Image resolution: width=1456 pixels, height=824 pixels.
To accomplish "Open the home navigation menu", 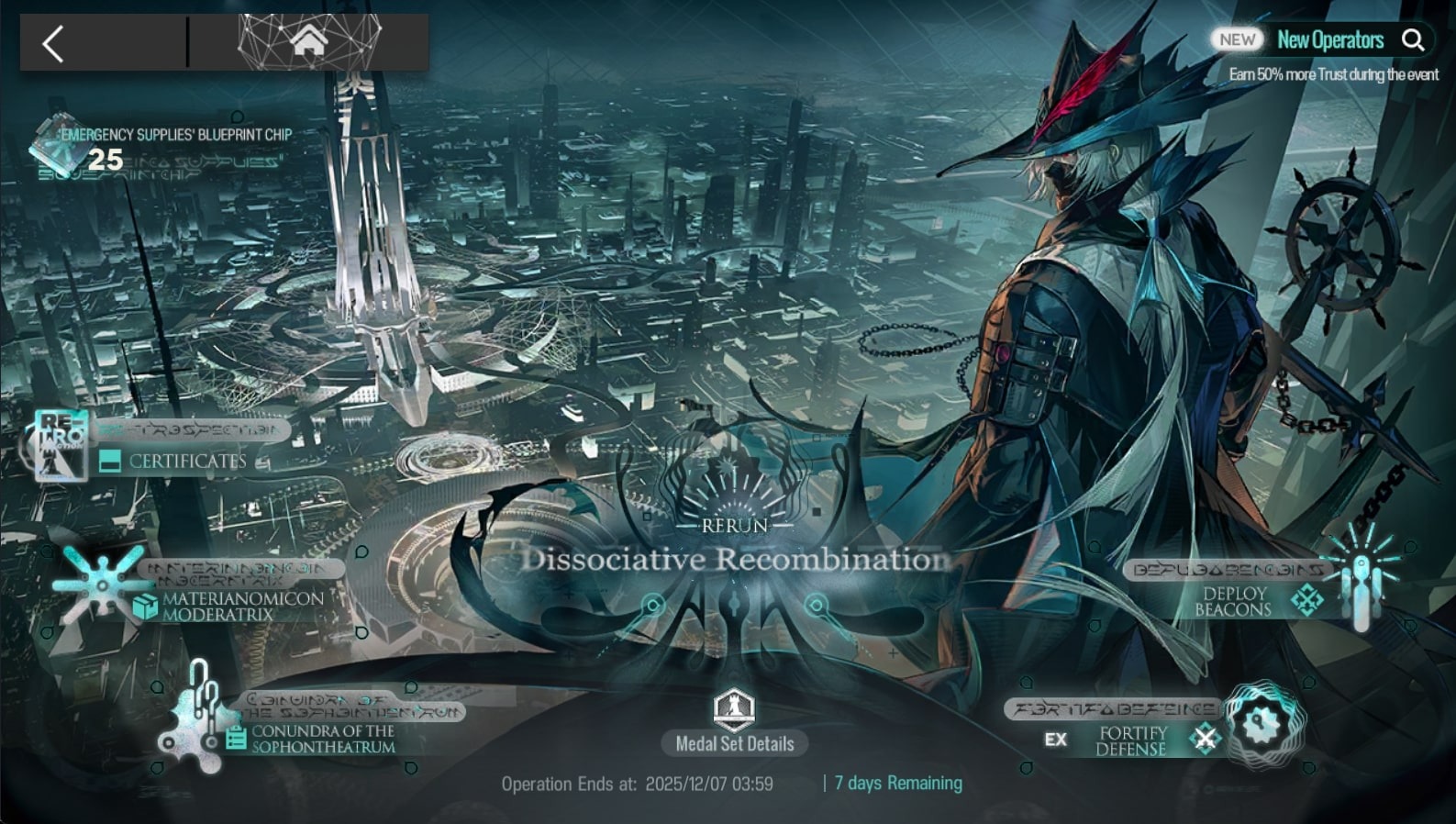I will click(x=309, y=41).
